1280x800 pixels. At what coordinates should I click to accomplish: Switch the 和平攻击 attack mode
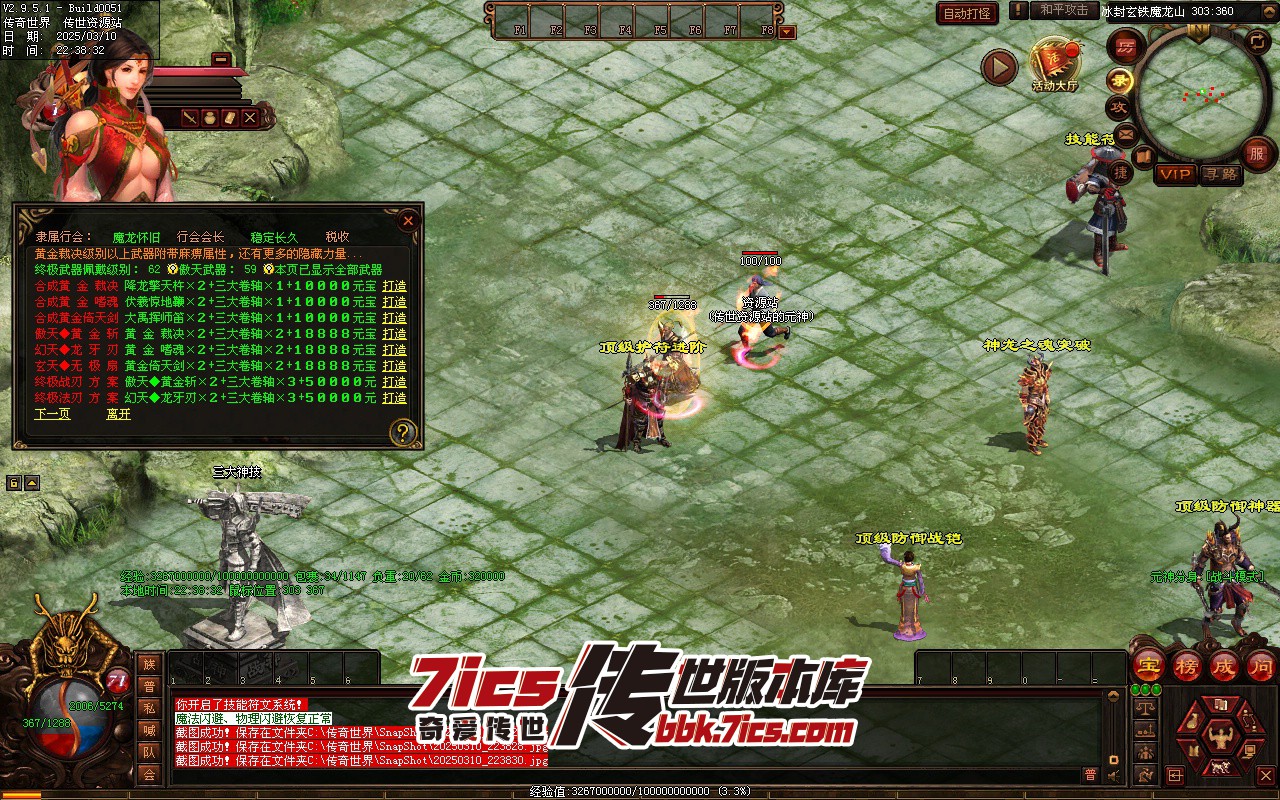[x=1063, y=10]
